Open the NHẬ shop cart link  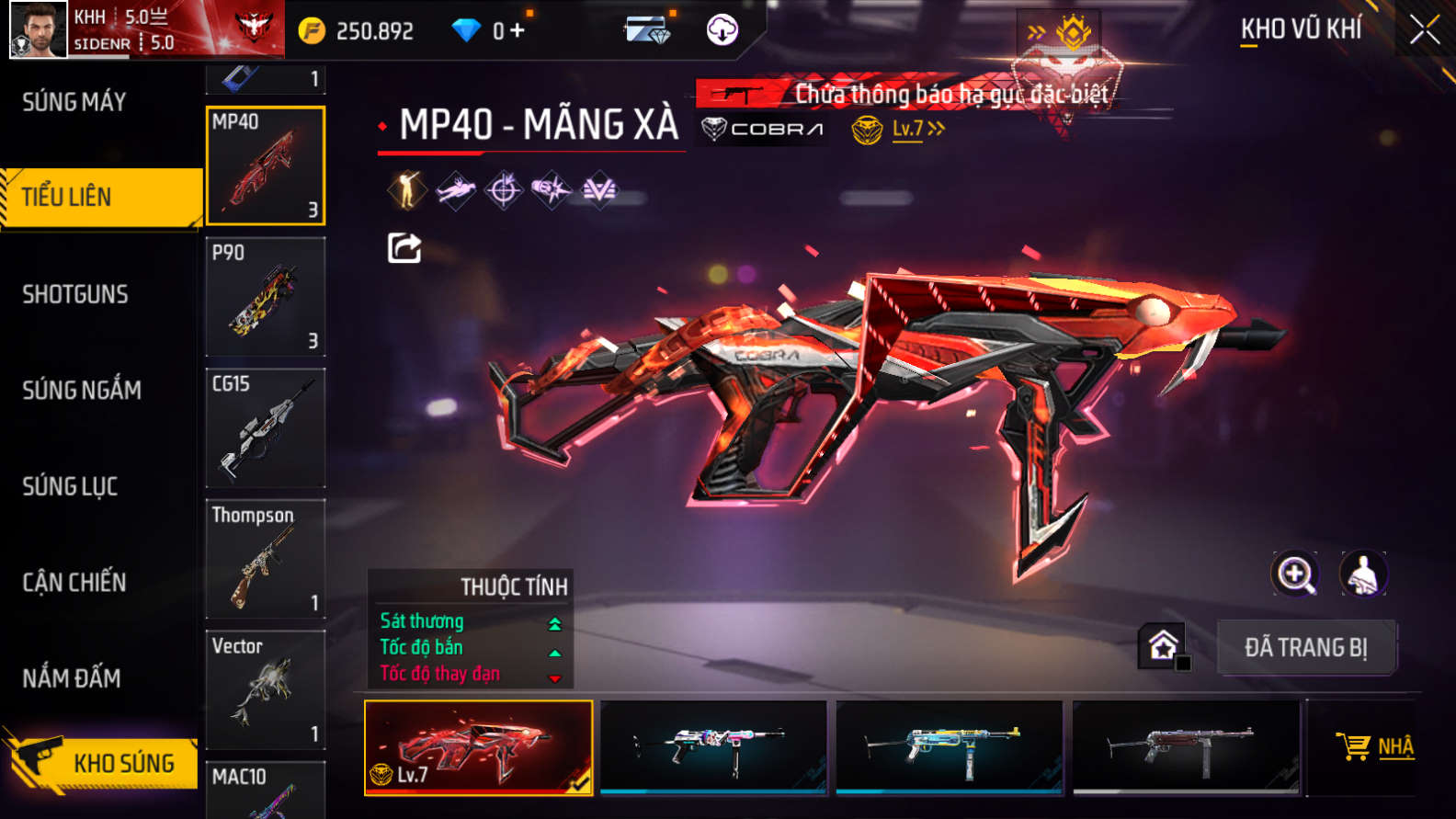point(1376,746)
